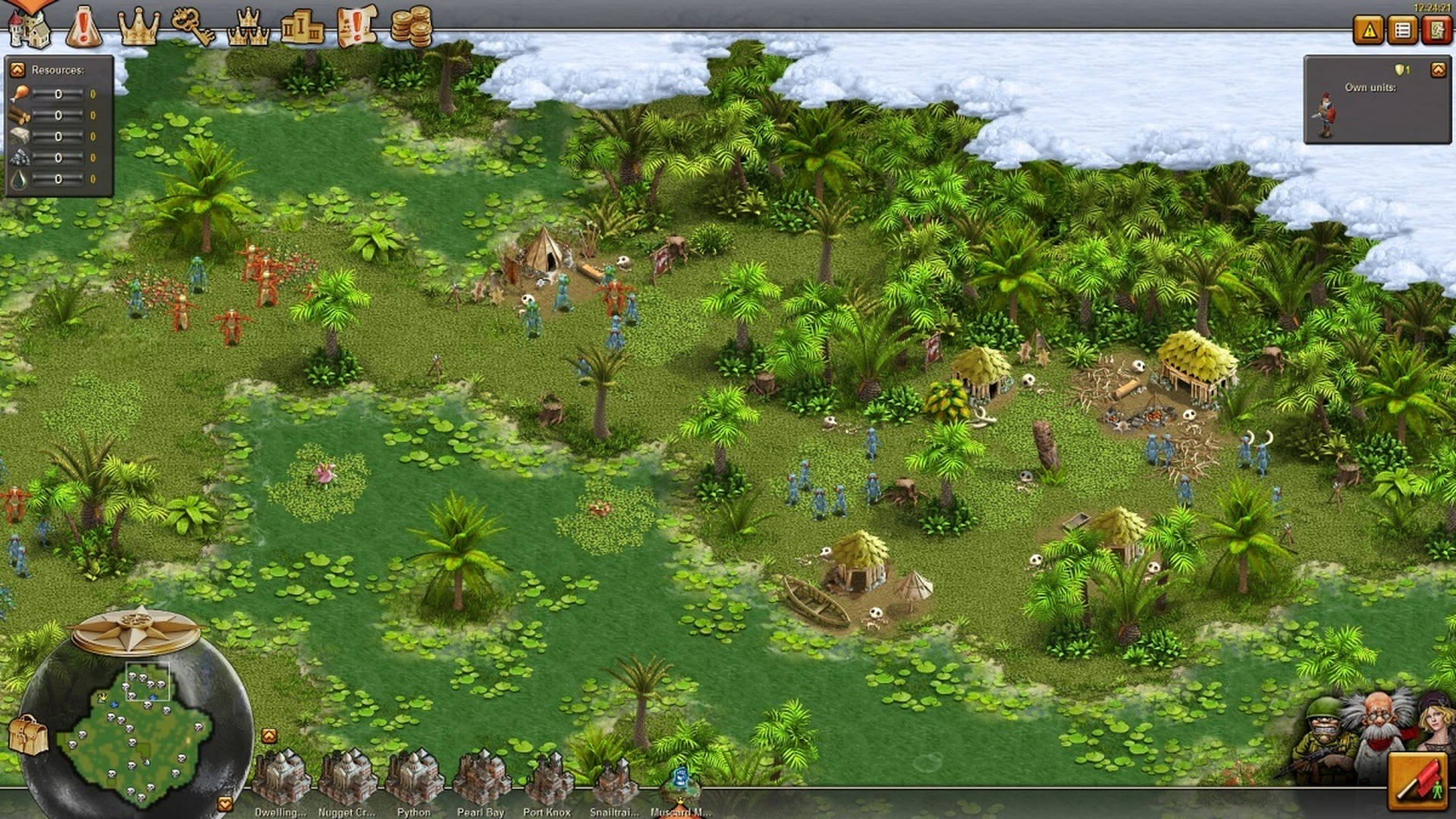Click the gold coins stack icon
The height and width of the screenshot is (819, 1456).
click(x=409, y=26)
